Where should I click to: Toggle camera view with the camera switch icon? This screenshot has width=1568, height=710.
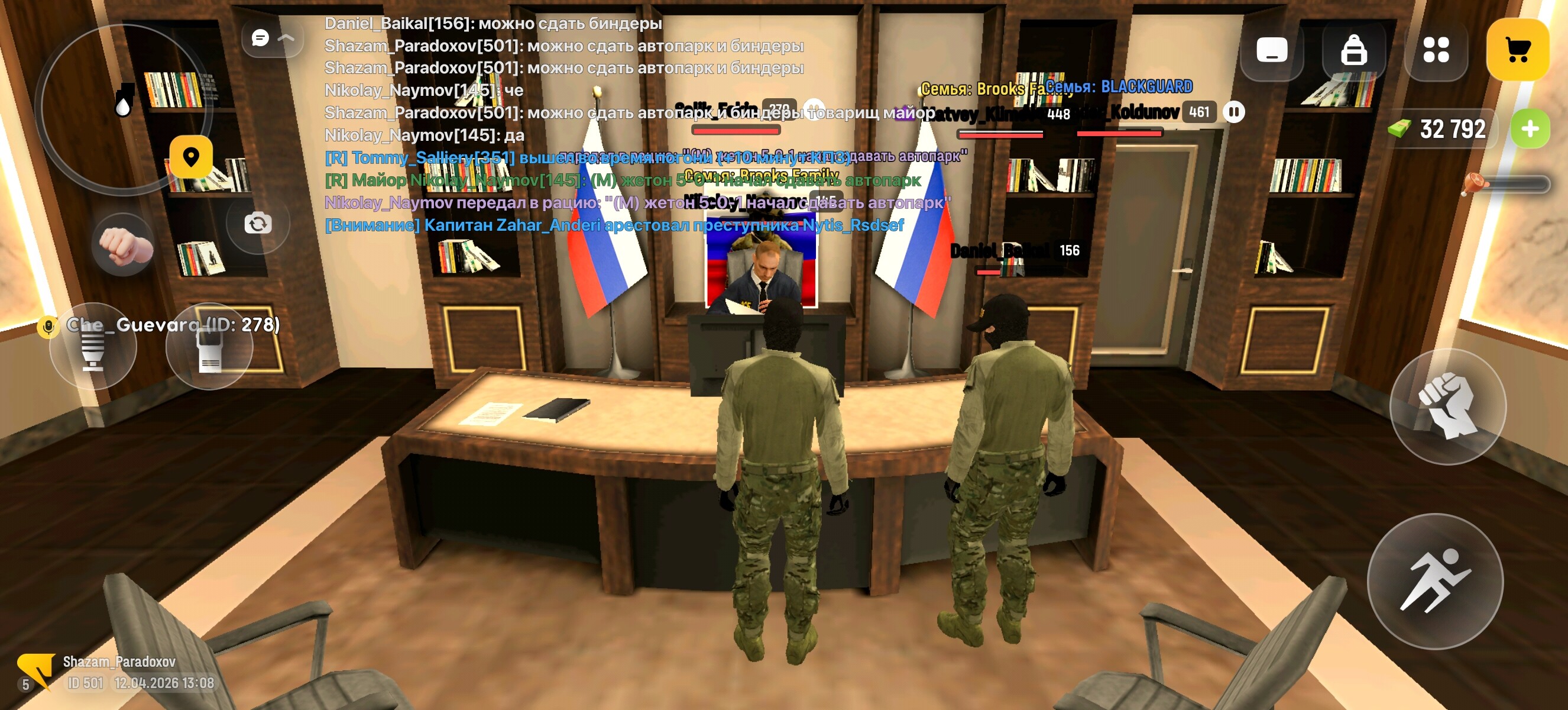[x=258, y=225]
